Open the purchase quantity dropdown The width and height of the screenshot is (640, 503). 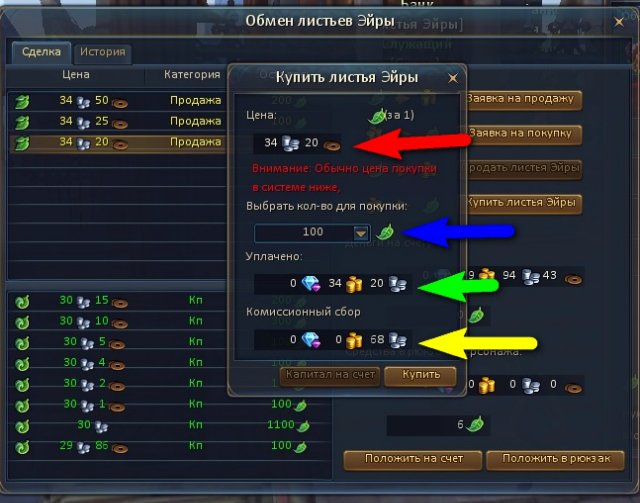[x=361, y=232]
